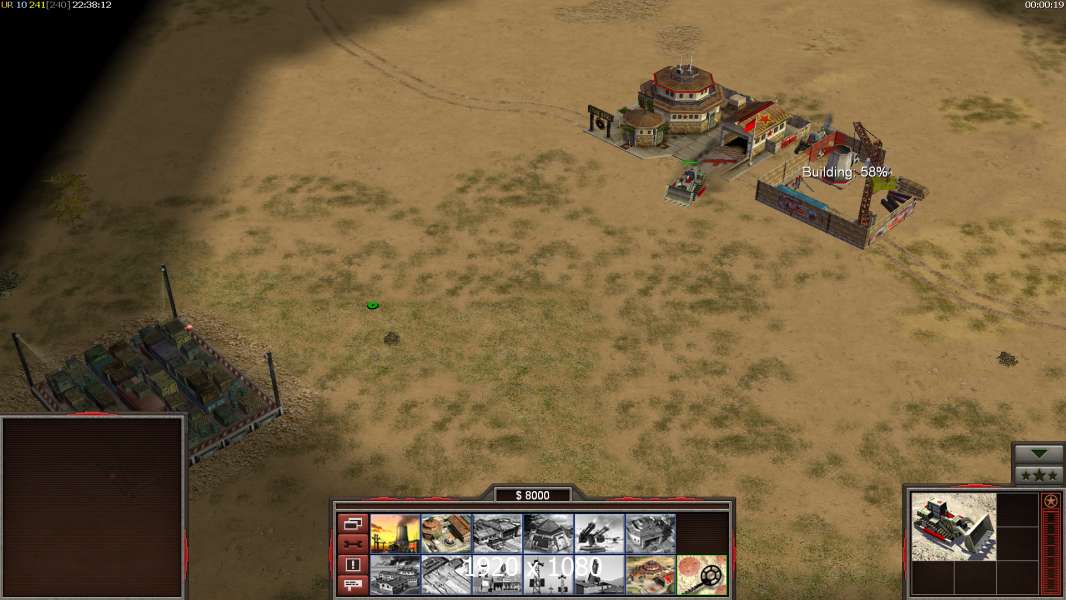1066x600 pixels.
Task: Open the speech bubble communicator button
Action: tap(352, 585)
